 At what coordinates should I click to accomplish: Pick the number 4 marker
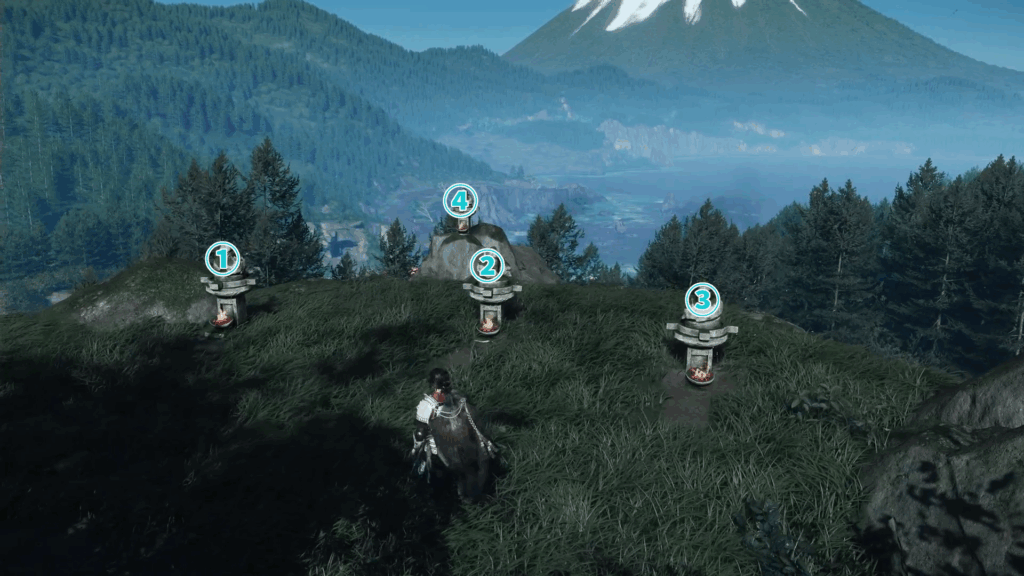[x=459, y=201]
